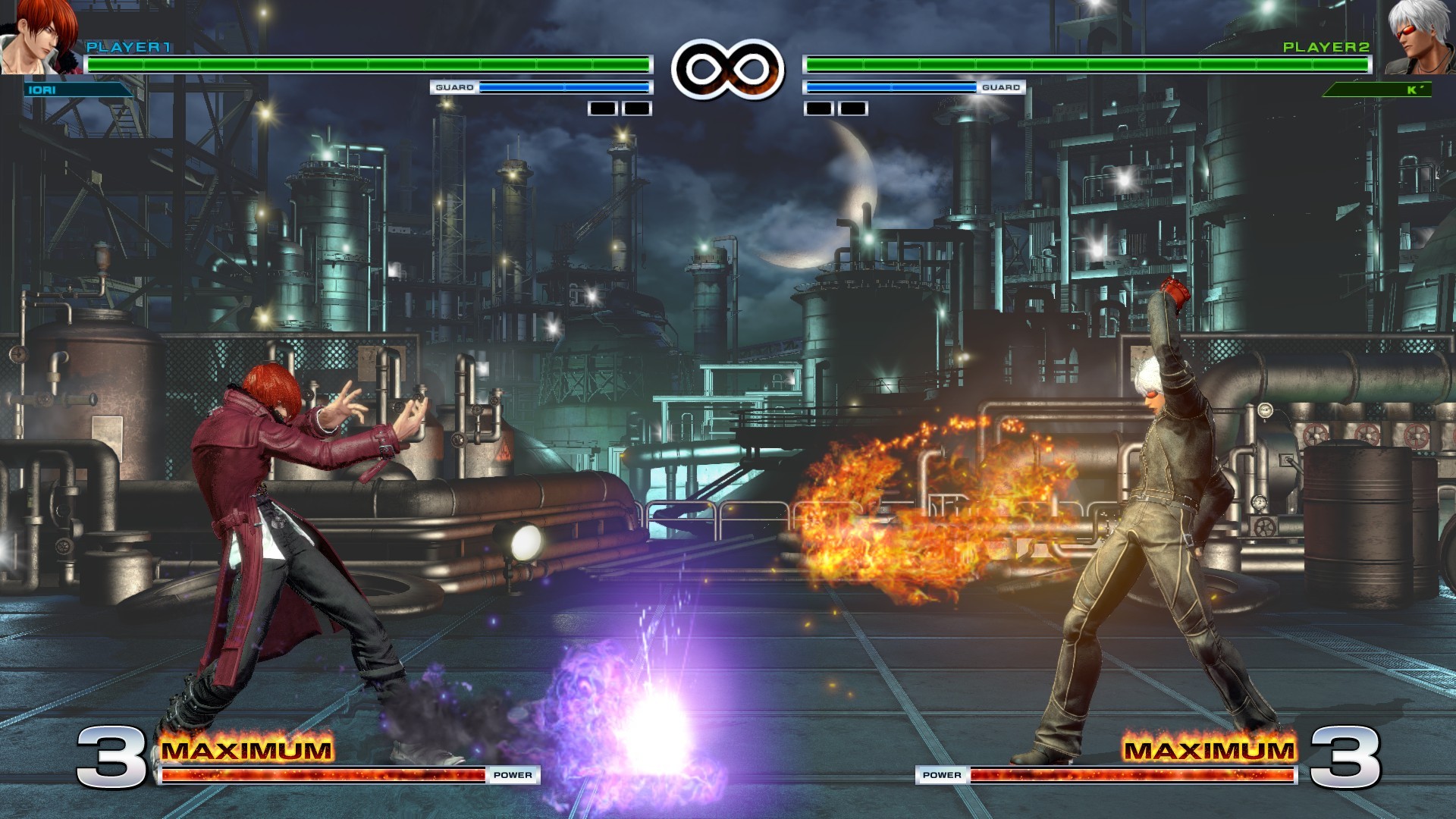Viewport: 1456px width, 819px height.
Task: Toggle Player 2's second stock indicator box
Action: 853,108
